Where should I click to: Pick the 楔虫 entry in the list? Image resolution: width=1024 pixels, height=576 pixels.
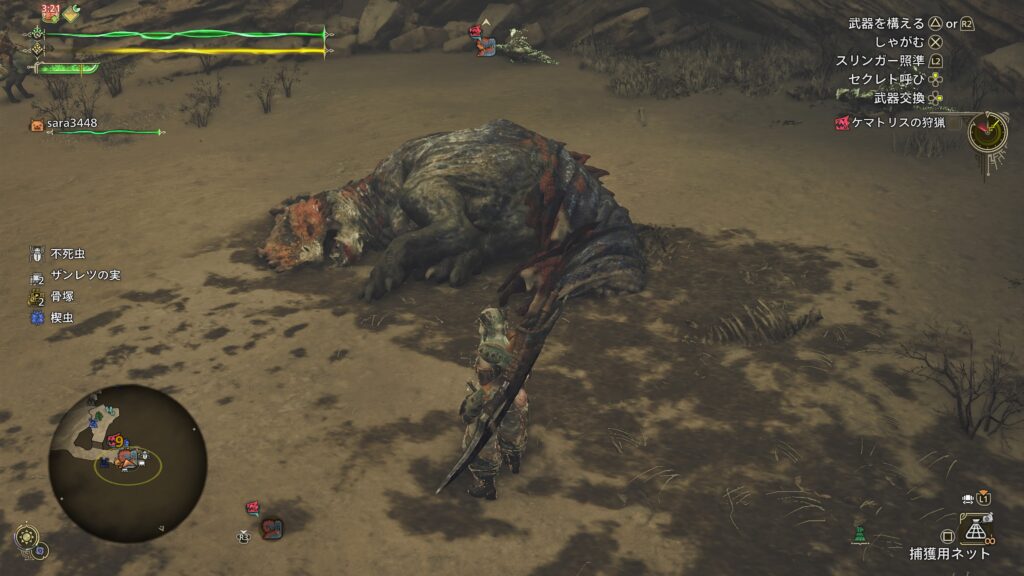pyautogui.click(x=62, y=318)
